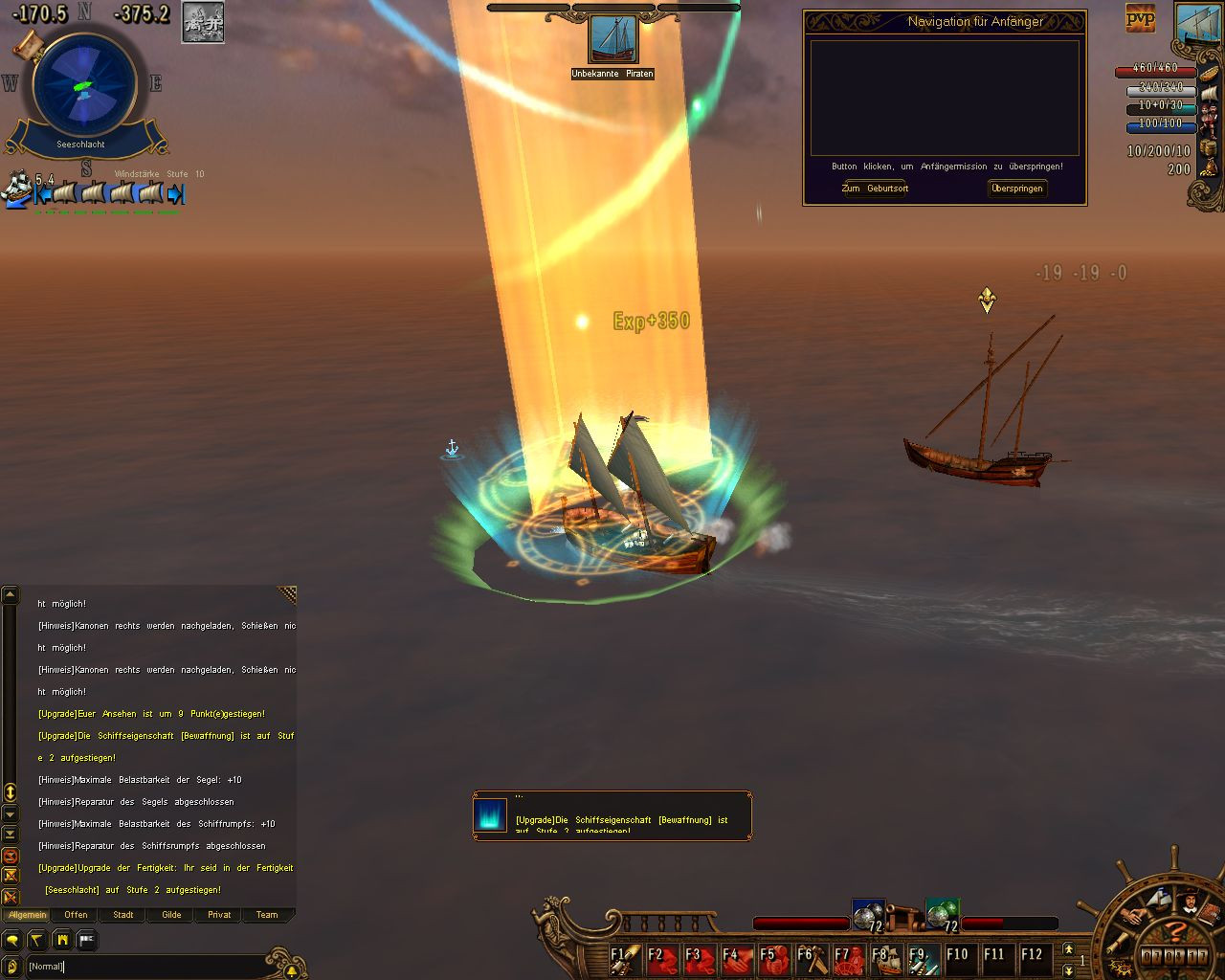The width and height of the screenshot is (1225, 980).
Task: Click the skill bar page-up stepper
Action: click(1068, 947)
